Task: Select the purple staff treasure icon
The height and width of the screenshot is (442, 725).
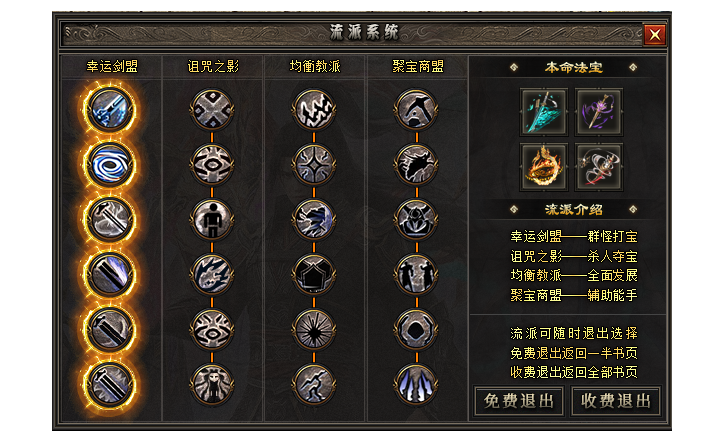Action: 599,111
